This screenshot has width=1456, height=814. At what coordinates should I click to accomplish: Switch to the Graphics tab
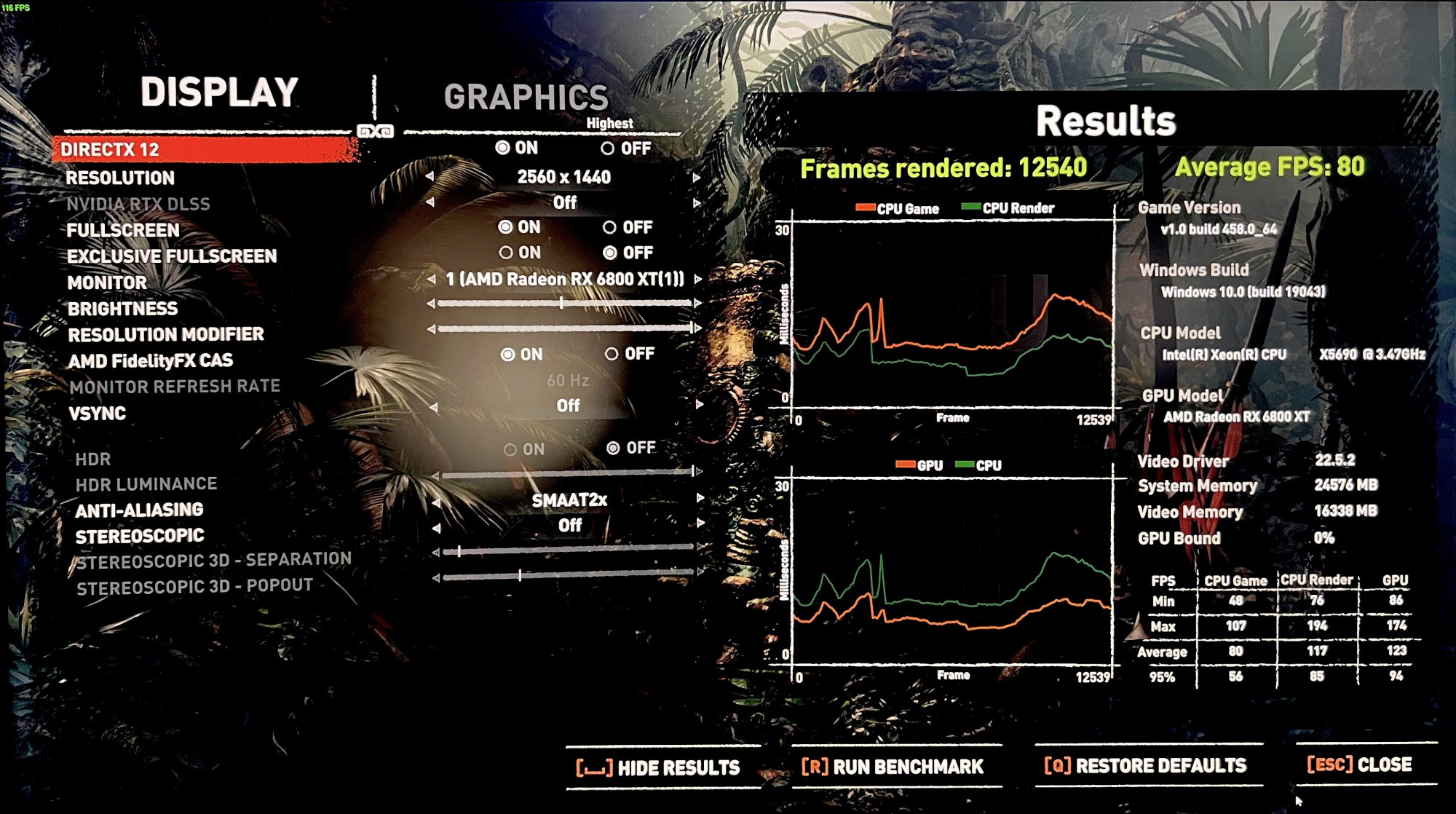coord(526,98)
